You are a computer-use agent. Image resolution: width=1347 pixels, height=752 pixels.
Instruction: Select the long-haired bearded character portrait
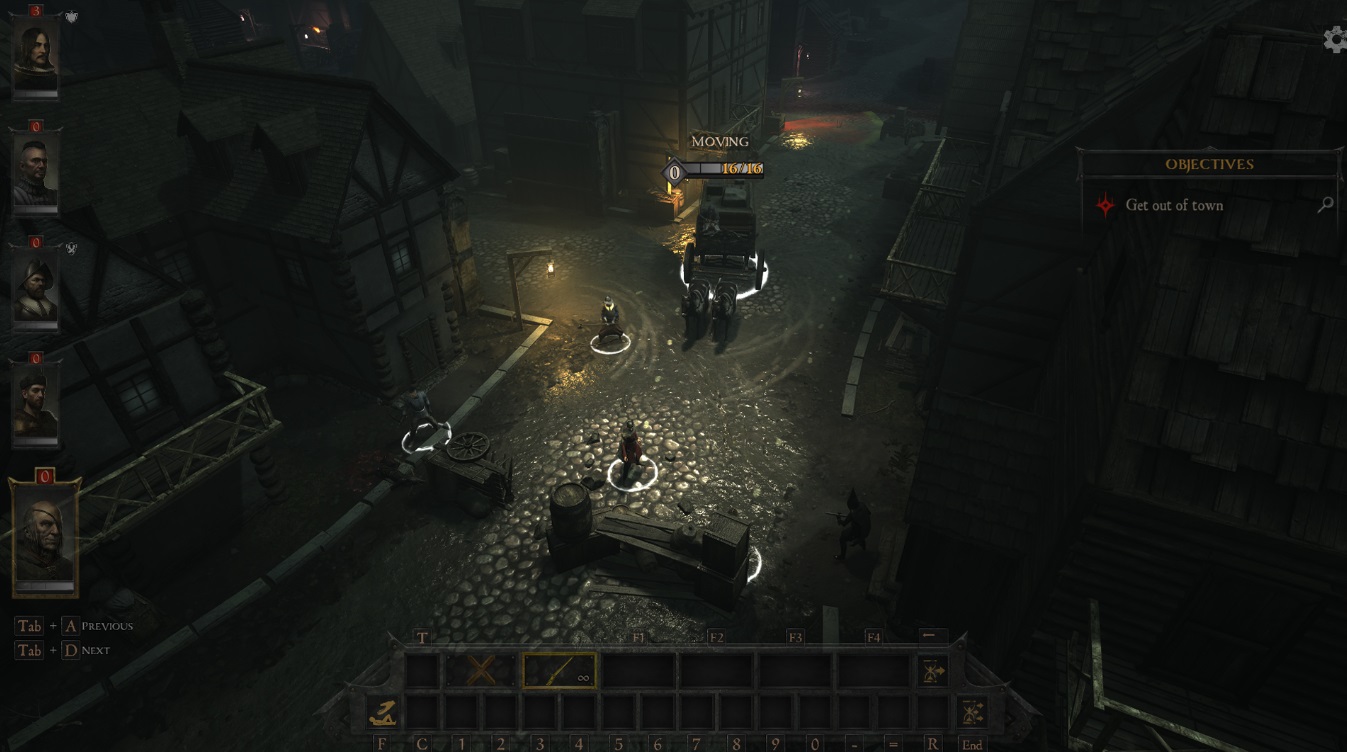pos(35,55)
